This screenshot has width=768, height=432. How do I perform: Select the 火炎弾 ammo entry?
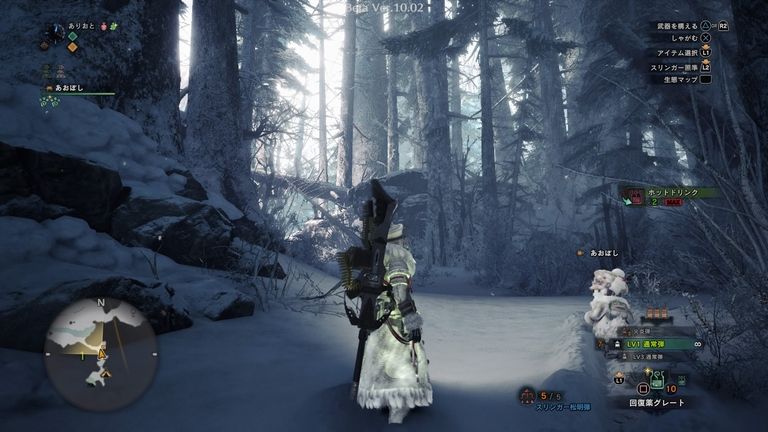click(x=644, y=330)
